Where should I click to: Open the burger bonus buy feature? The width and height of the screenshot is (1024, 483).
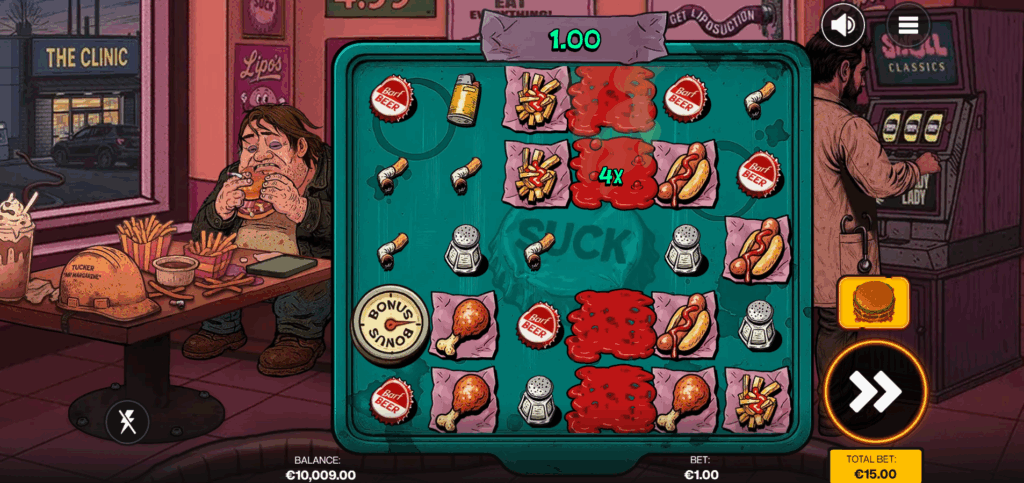pyautogui.click(x=873, y=302)
